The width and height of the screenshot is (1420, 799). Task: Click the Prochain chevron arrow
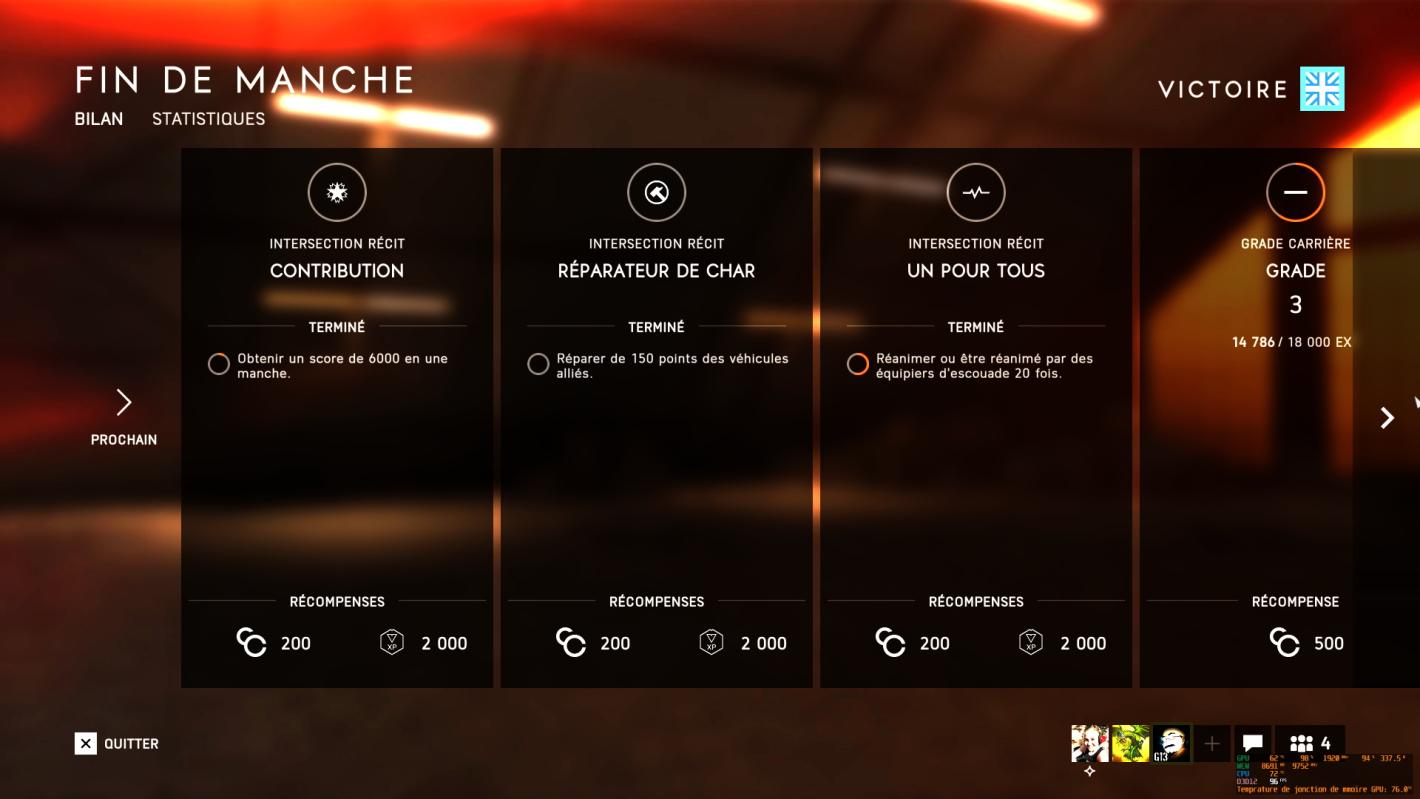[123, 401]
